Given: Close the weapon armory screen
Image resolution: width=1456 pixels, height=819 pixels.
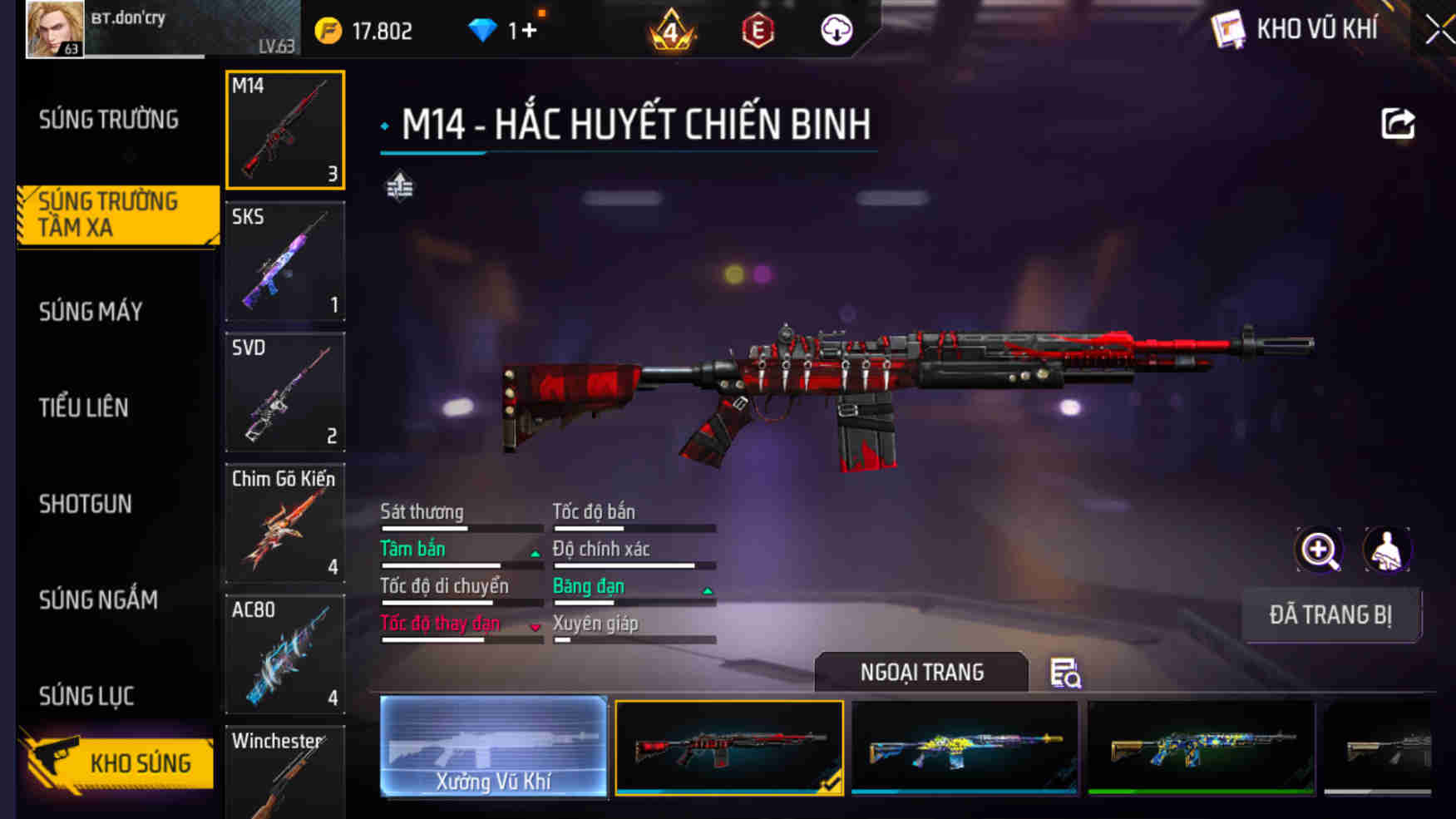Looking at the screenshot, I should click(1439, 31).
